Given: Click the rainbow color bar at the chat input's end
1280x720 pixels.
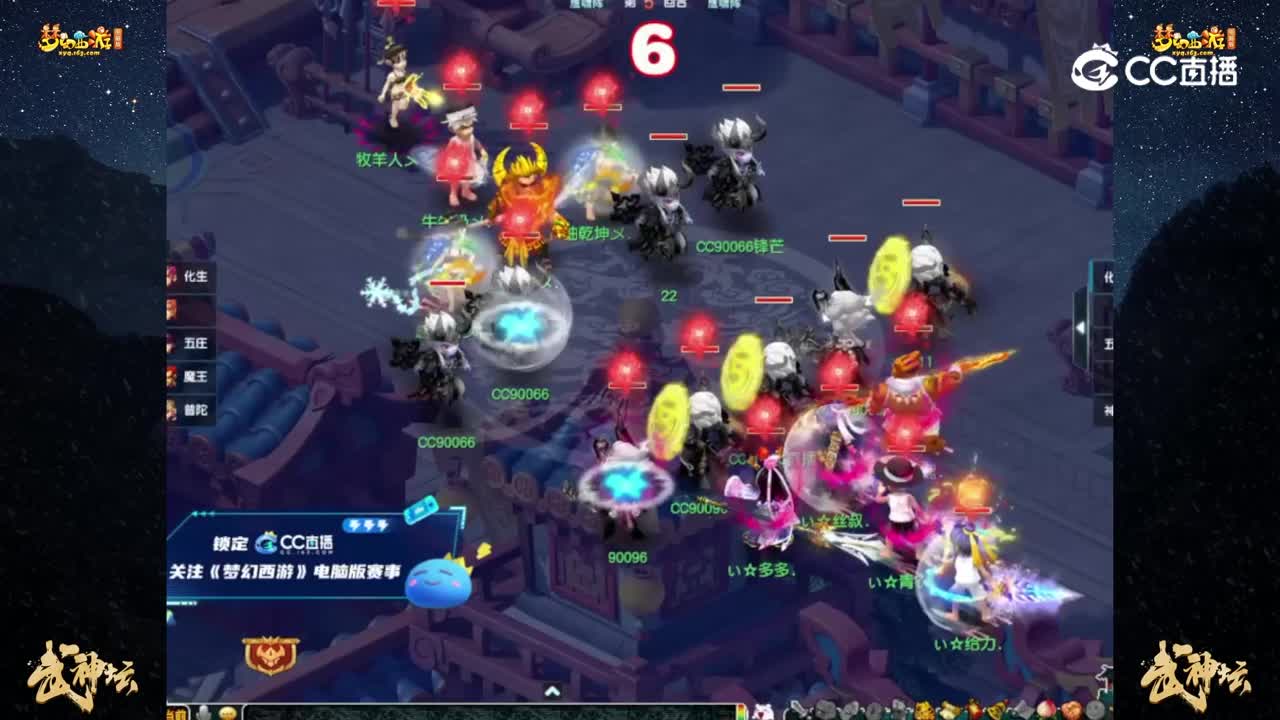Looking at the screenshot, I should tap(742, 712).
